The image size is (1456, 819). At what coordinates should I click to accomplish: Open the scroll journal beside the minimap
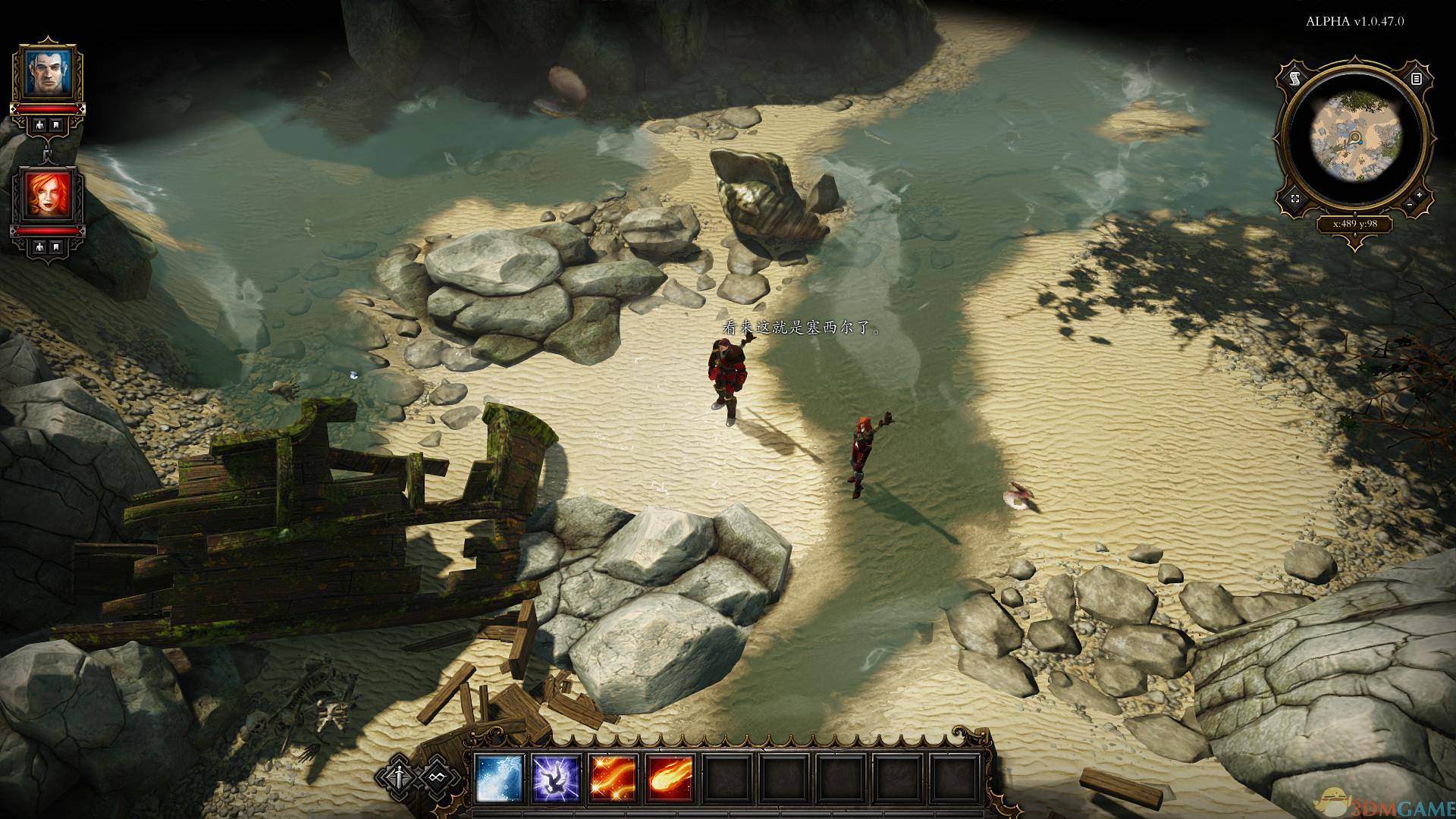1294,78
